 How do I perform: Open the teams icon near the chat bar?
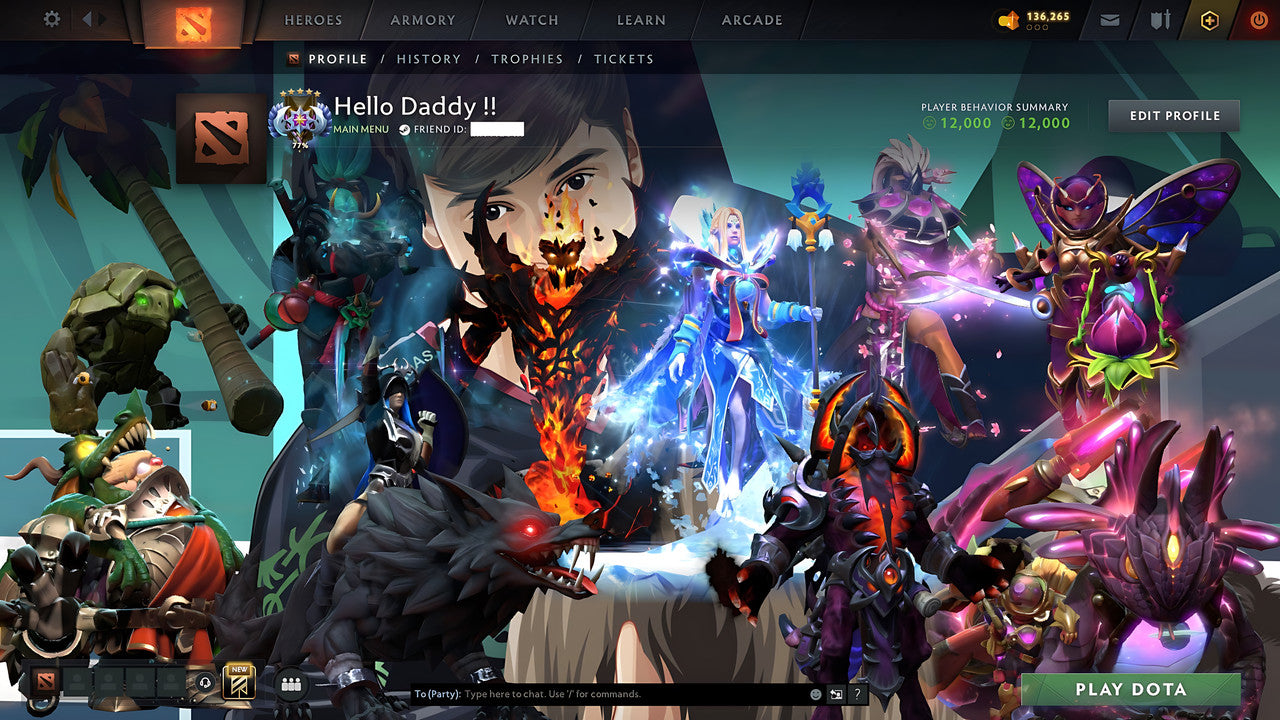coord(290,682)
